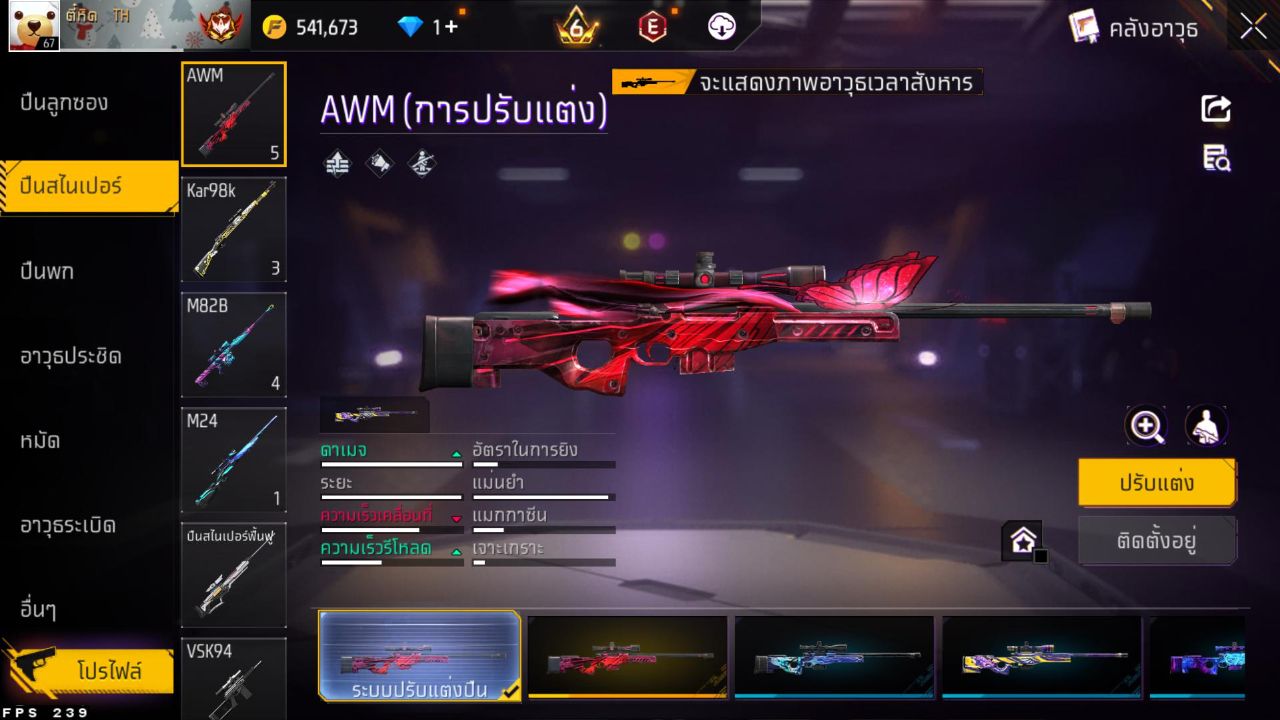Click the diamond currency icon
The width and height of the screenshot is (1280, 720).
tap(412, 26)
